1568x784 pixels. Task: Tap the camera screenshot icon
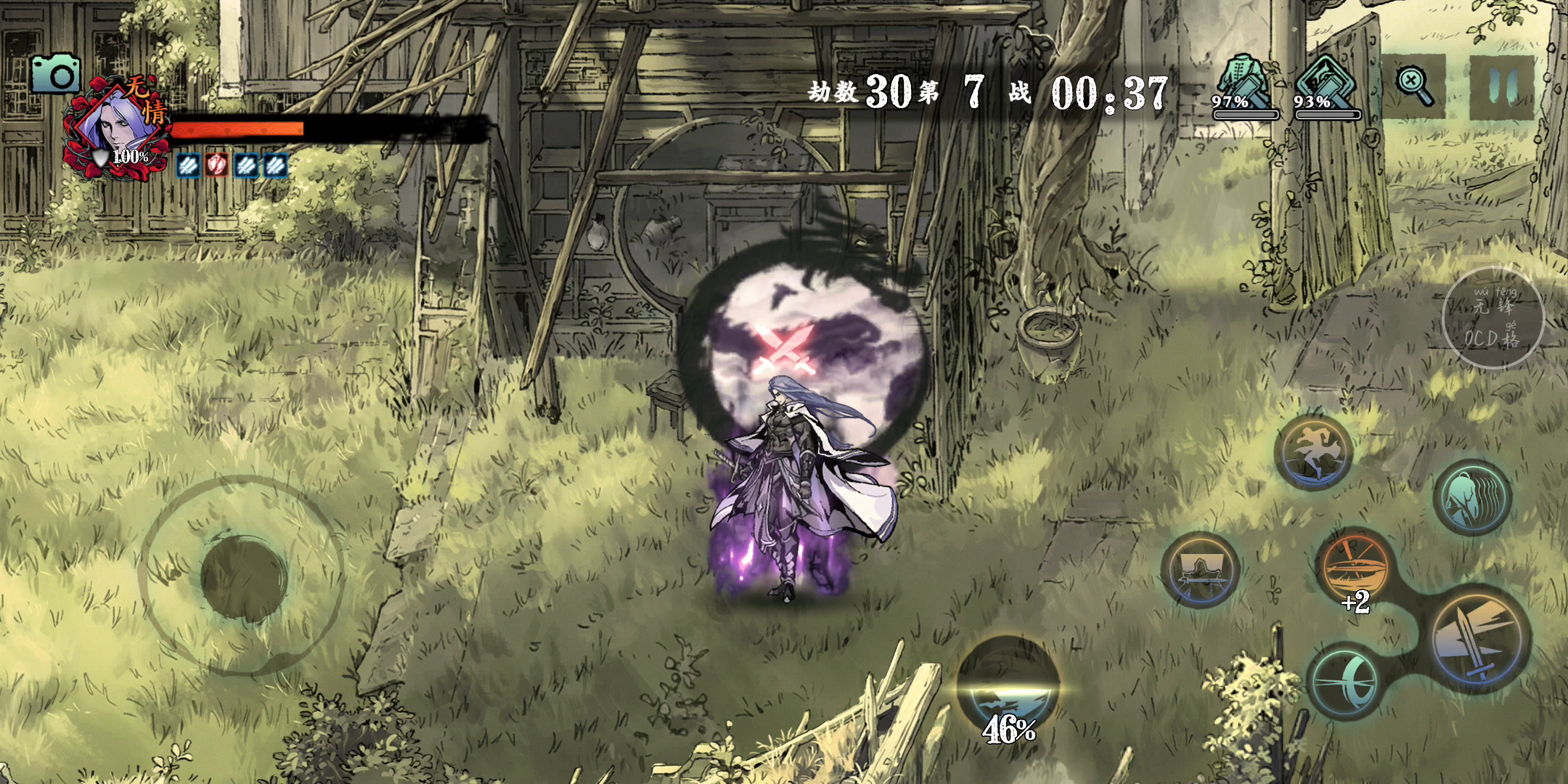pyautogui.click(x=55, y=74)
